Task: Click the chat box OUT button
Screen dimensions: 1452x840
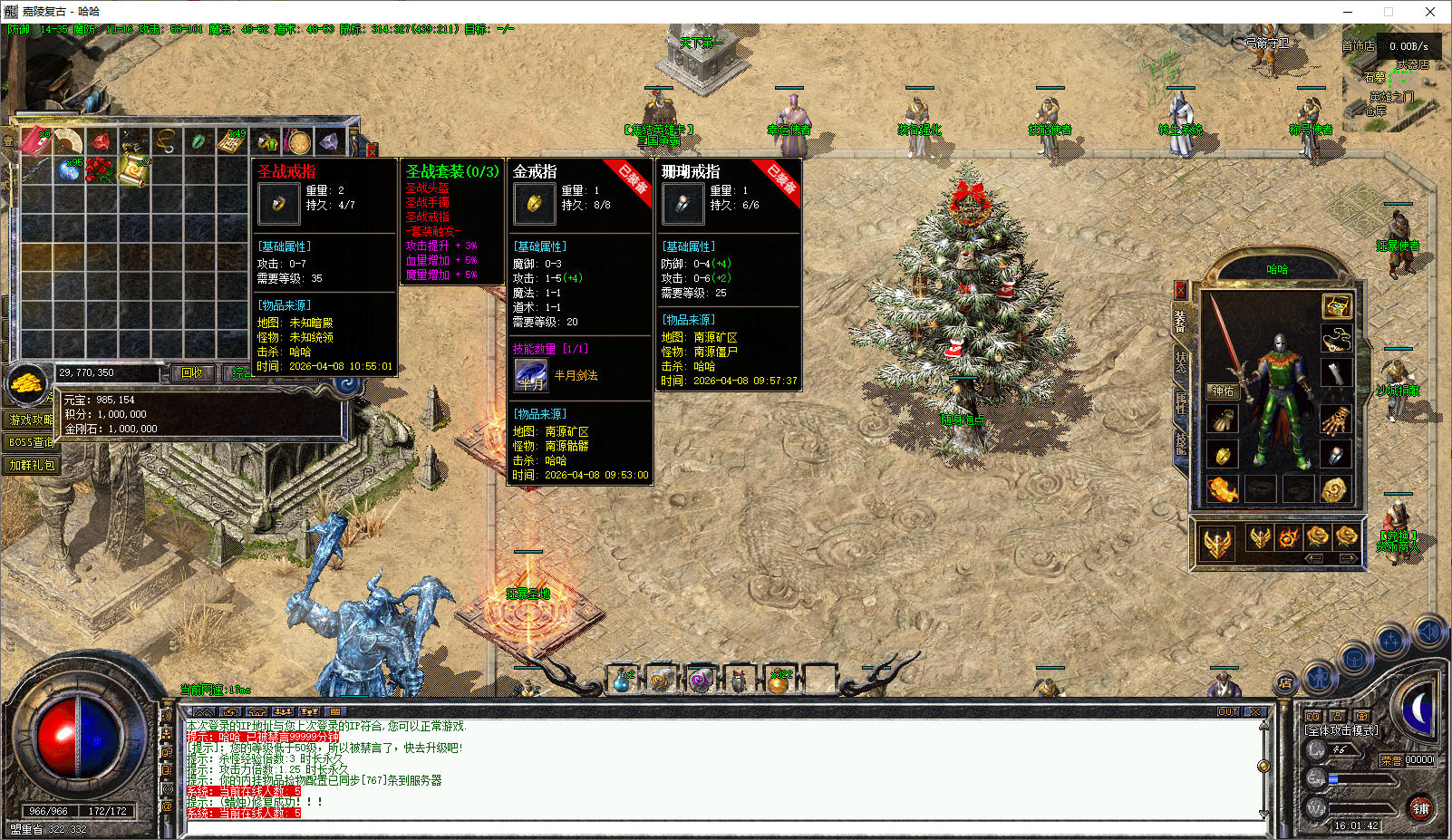Action: (x=1228, y=712)
